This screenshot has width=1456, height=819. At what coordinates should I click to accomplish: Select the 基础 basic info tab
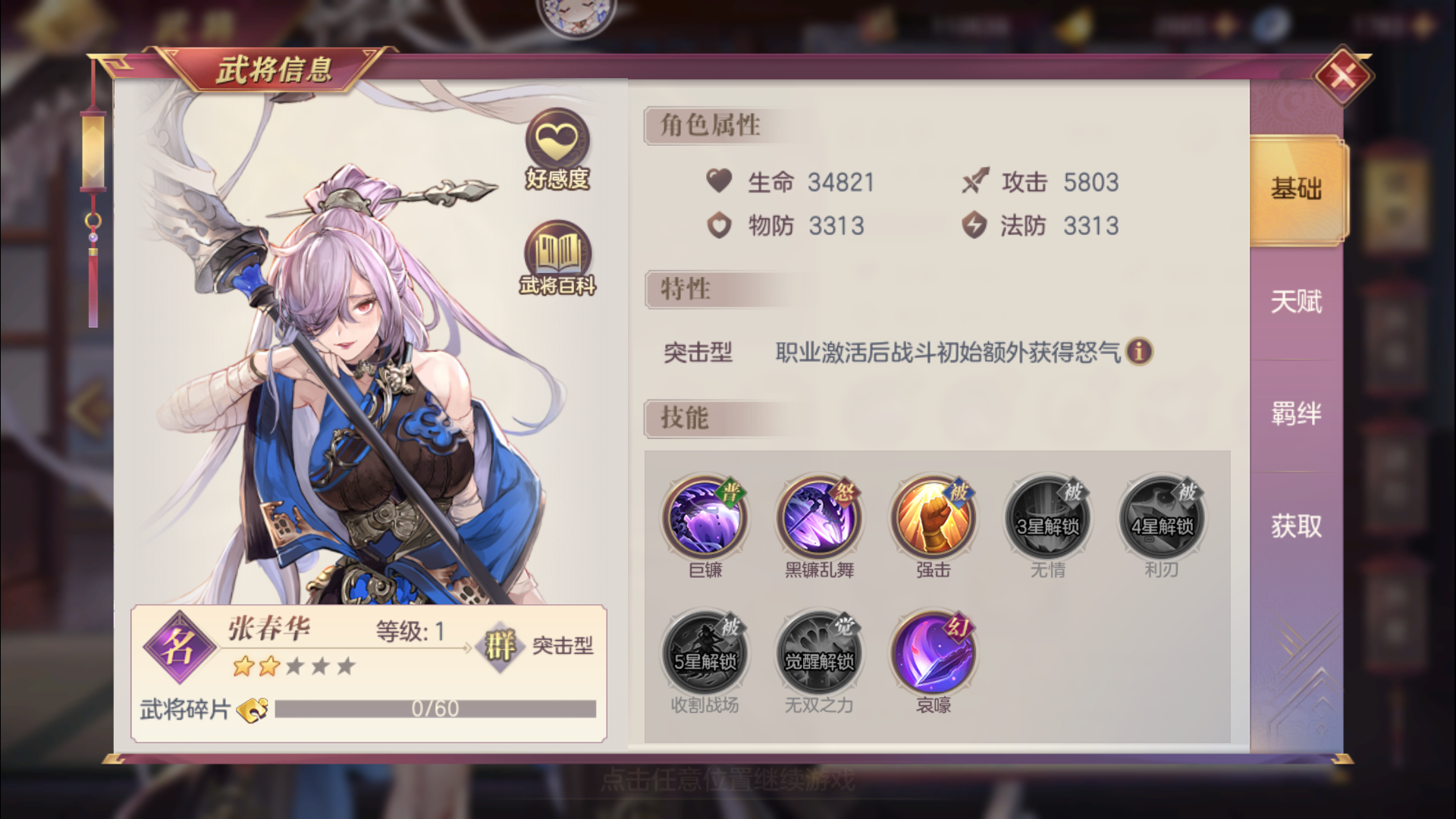tap(1295, 190)
